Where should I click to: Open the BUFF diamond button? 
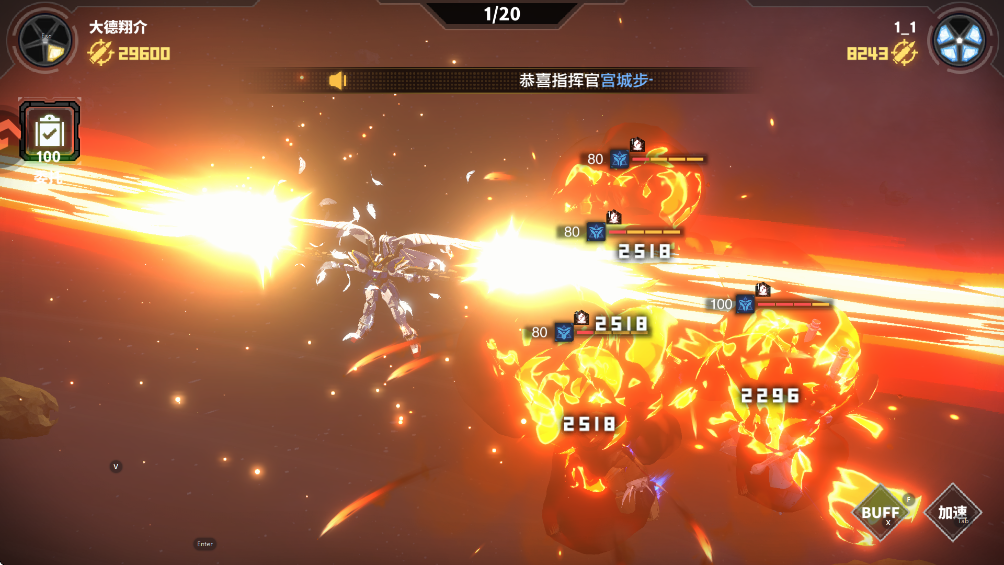point(880,513)
